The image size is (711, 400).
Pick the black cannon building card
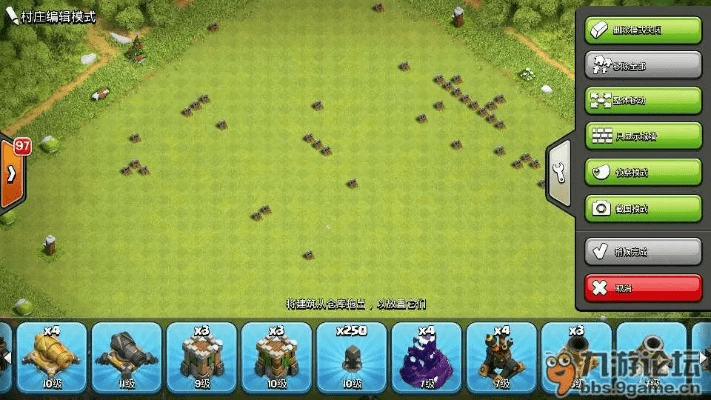[x=127, y=357]
